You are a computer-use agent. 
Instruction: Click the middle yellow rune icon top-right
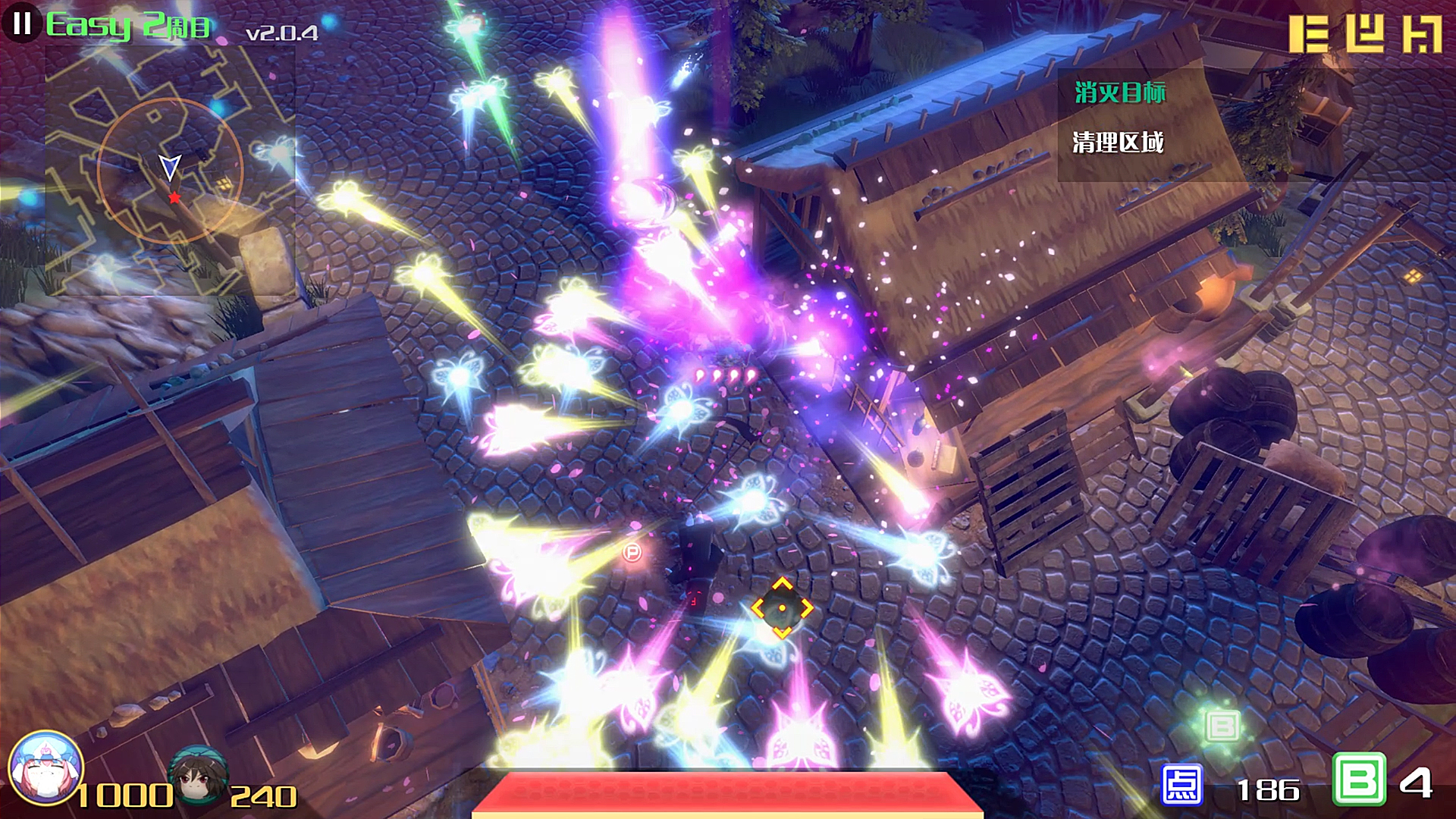(x=1365, y=34)
